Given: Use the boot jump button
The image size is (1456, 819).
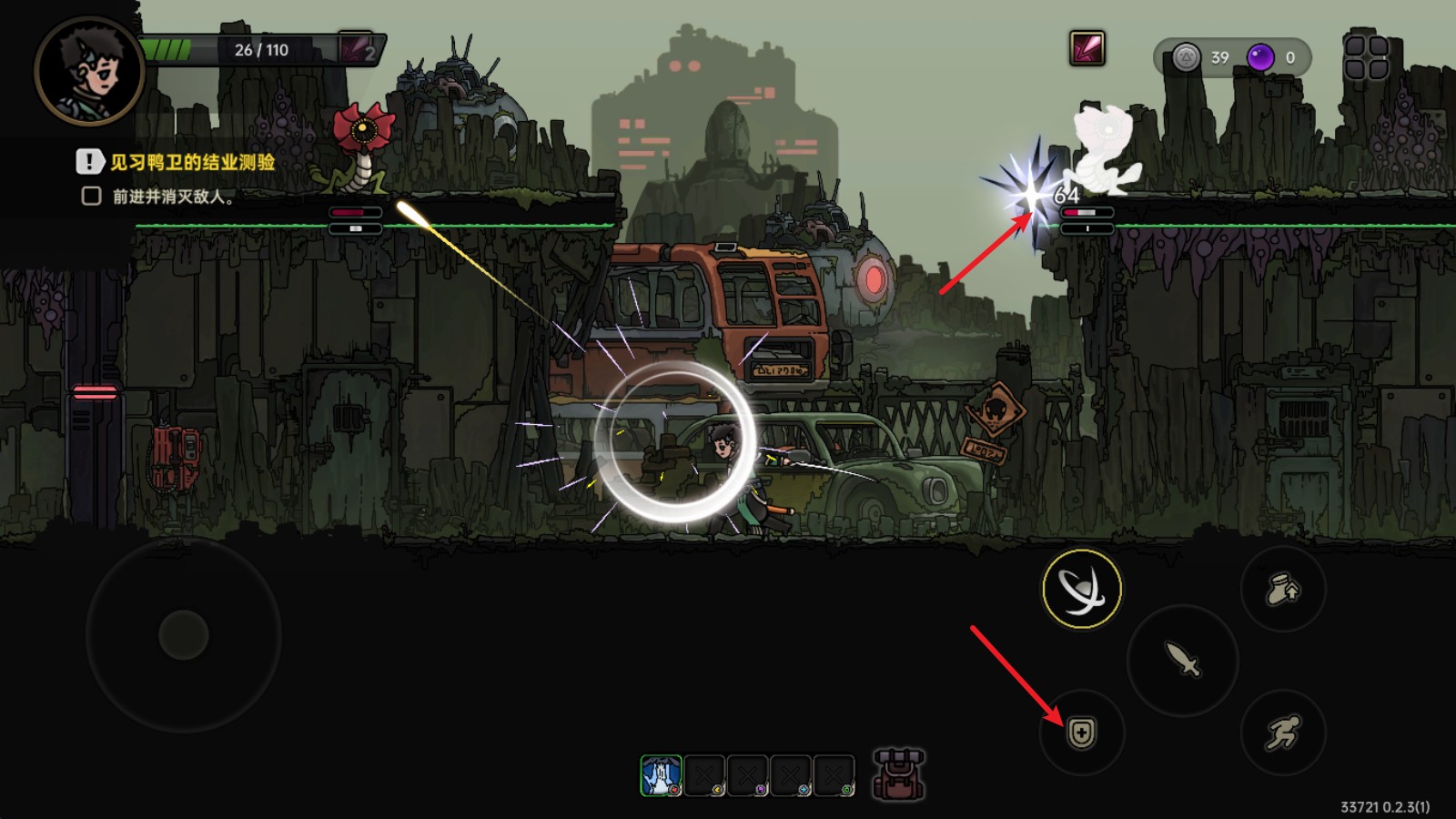Looking at the screenshot, I should 1283,590.
